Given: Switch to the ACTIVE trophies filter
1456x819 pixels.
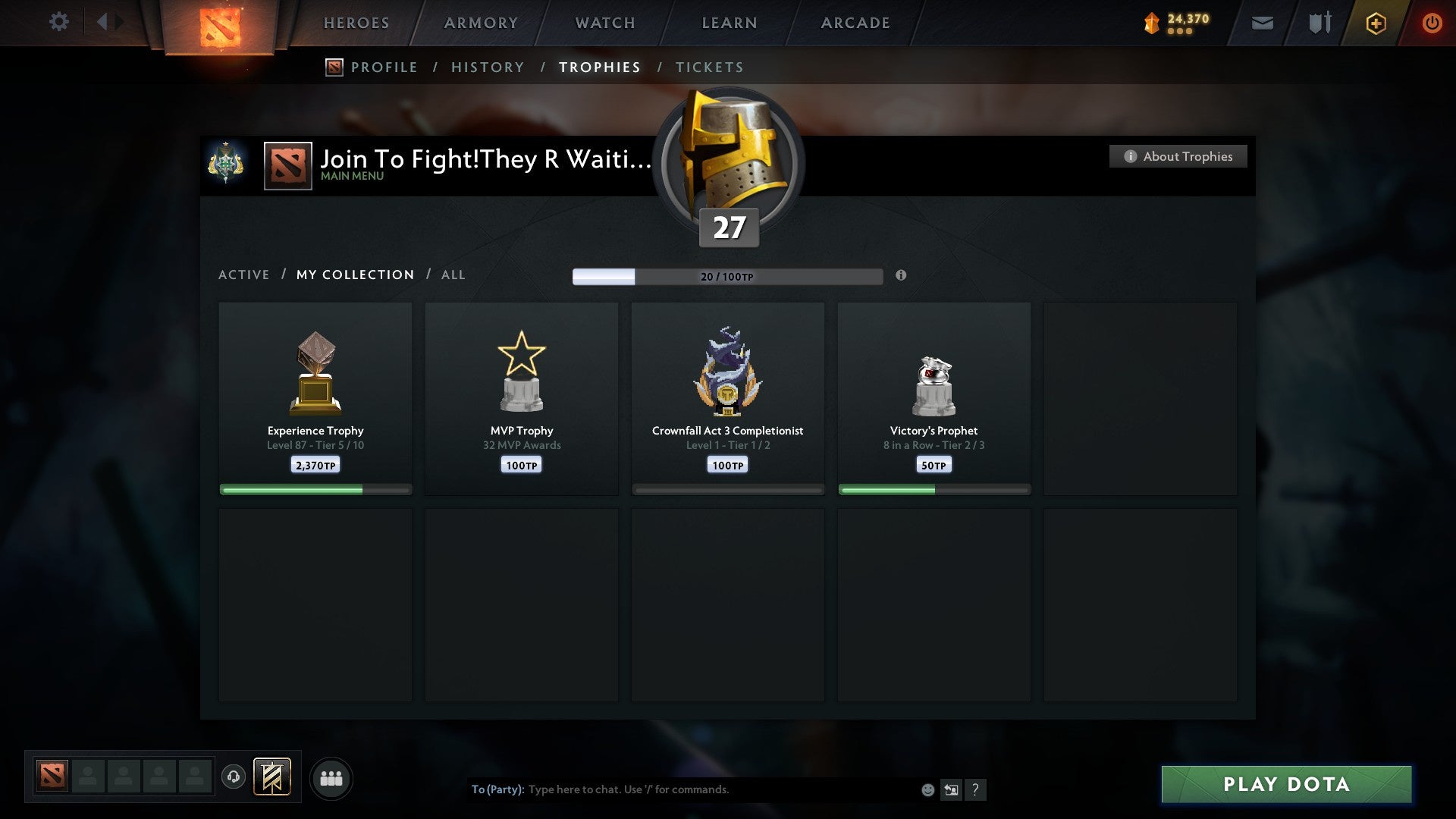Looking at the screenshot, I should pyautogui.click(x=244, y=275).
